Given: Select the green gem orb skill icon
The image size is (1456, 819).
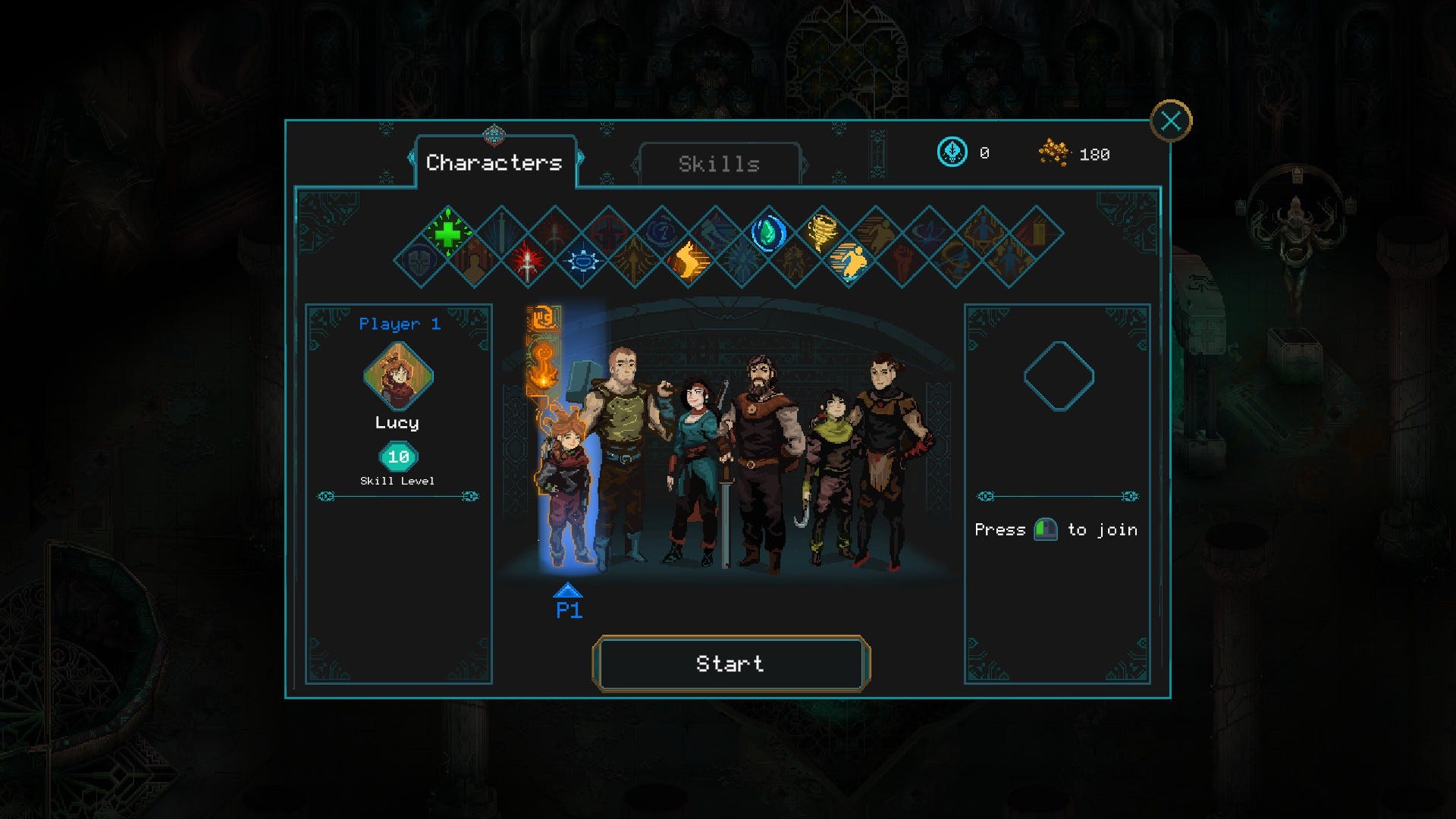Looking at the screenshot, I should [768, 232].
